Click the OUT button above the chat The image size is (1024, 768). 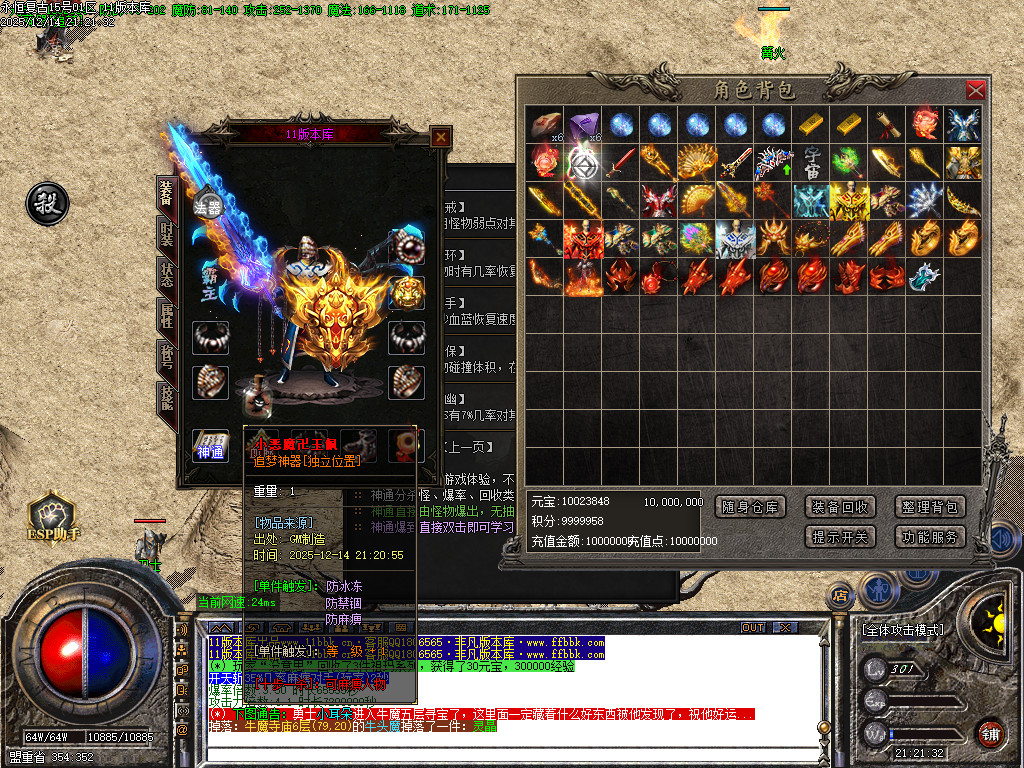(x=752, y=627)
